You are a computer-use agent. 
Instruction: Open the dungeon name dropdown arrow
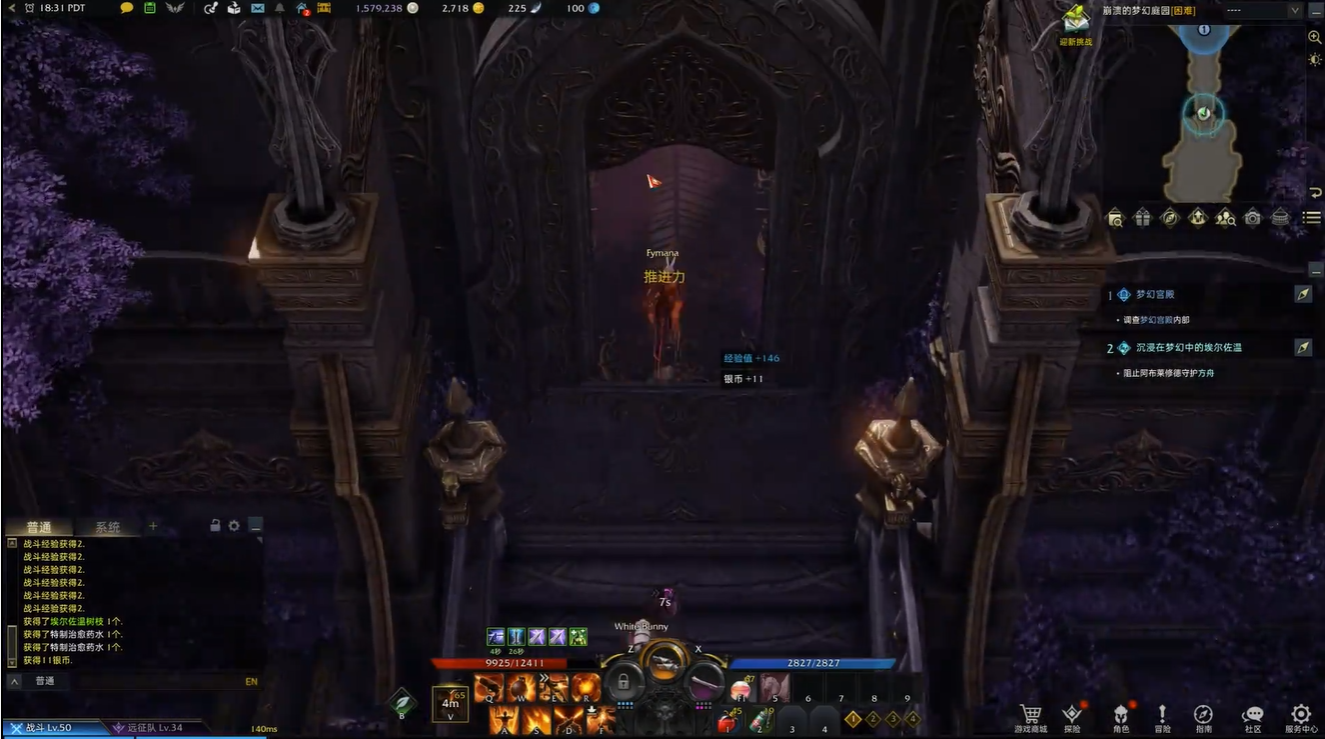click(x=1295, y=10)
